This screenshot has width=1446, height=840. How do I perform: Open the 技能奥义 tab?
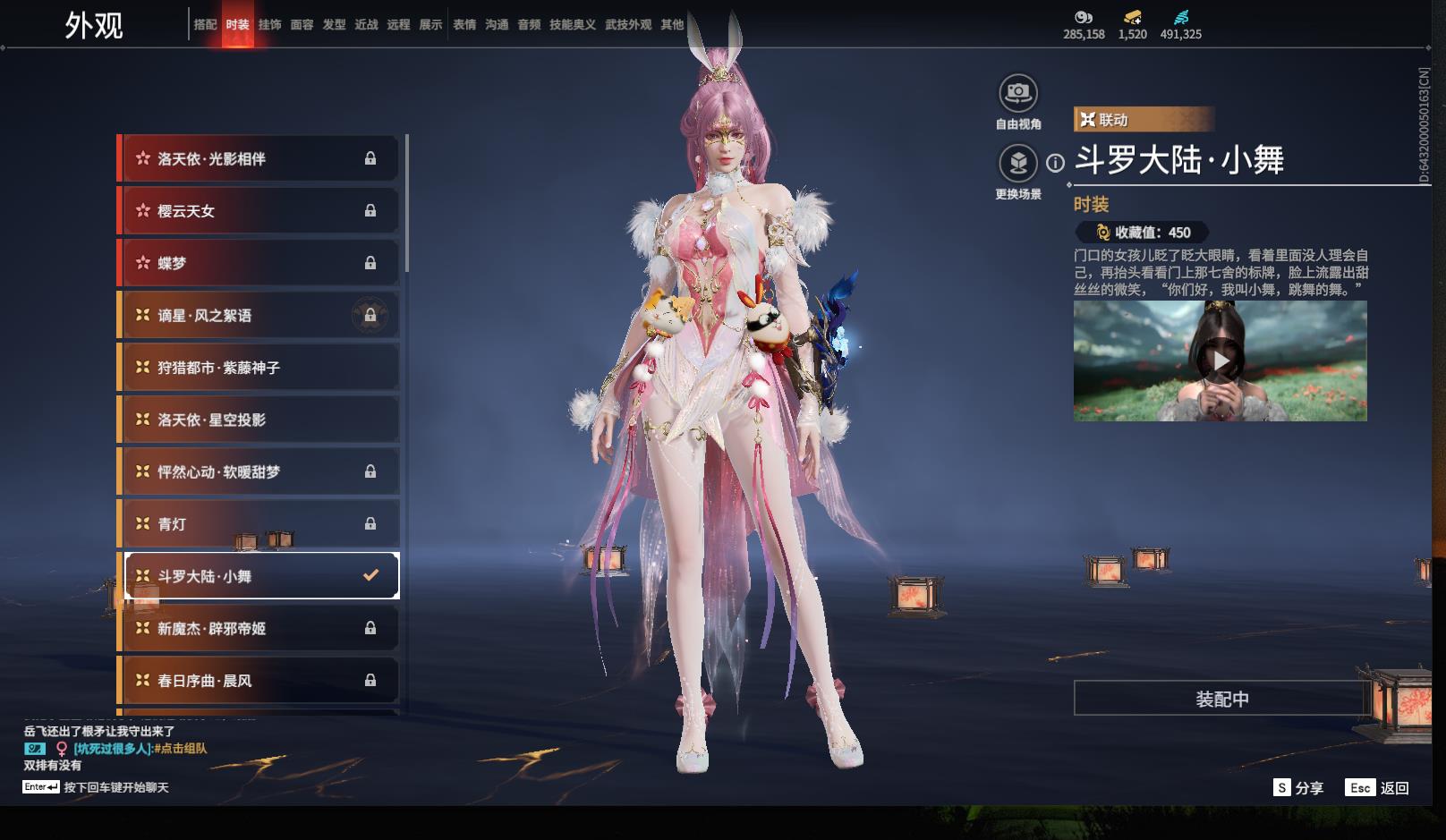pos(572,25)
